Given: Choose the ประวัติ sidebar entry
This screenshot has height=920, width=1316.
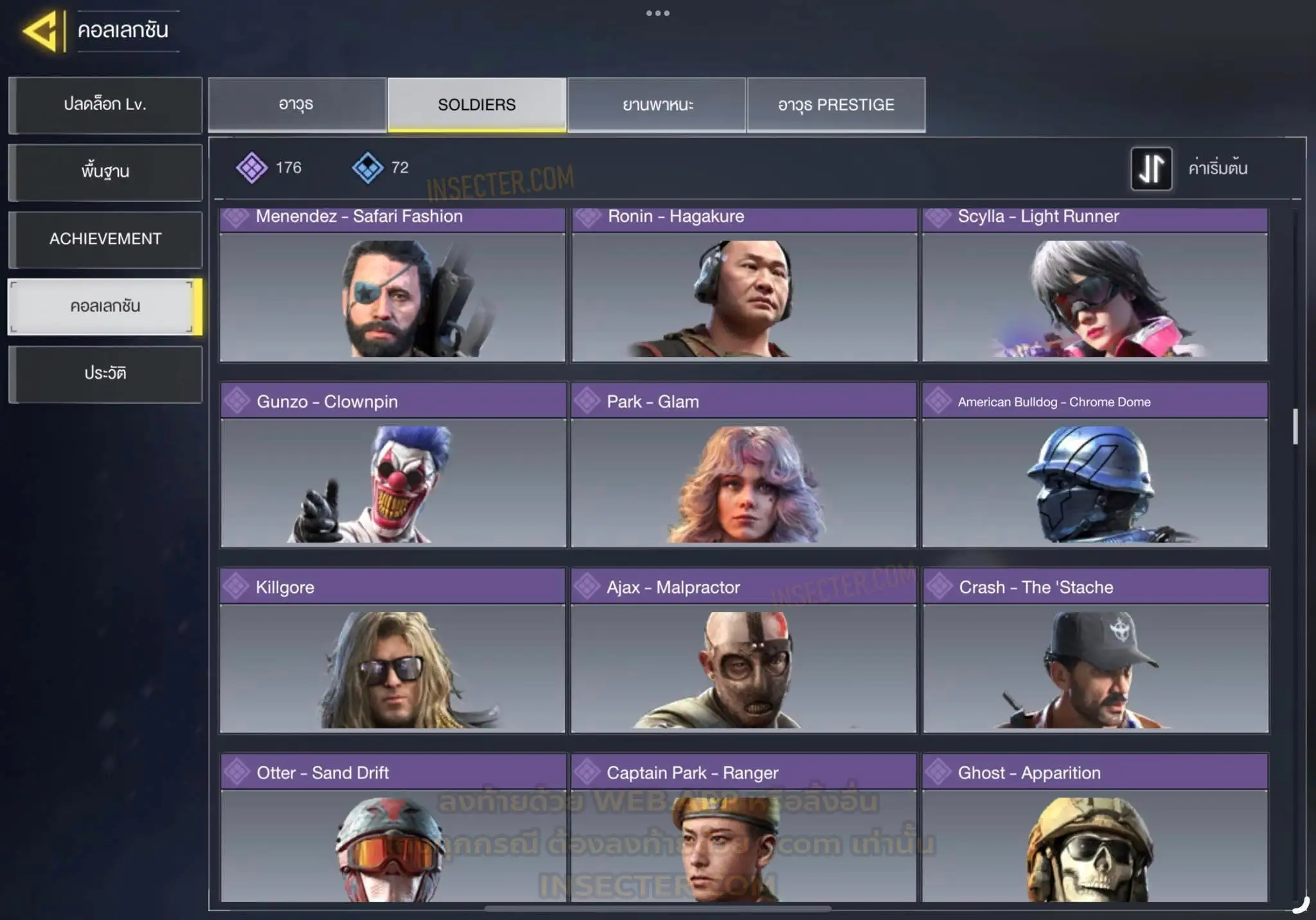Looking at the screenshot, I should coord(105,374).
